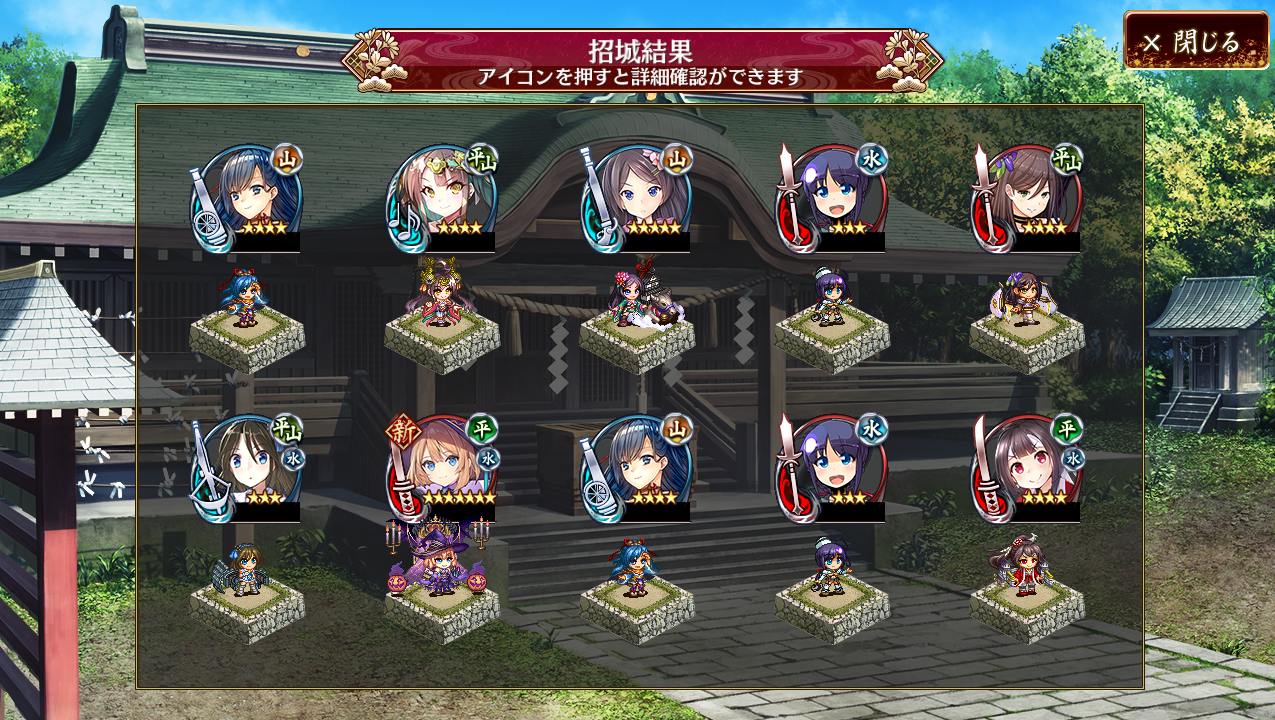This screenshot has width=1275, height=720.
Task: Open the pink-haired music note character's details
Action: pyautogui.click(x=441, y=198)
